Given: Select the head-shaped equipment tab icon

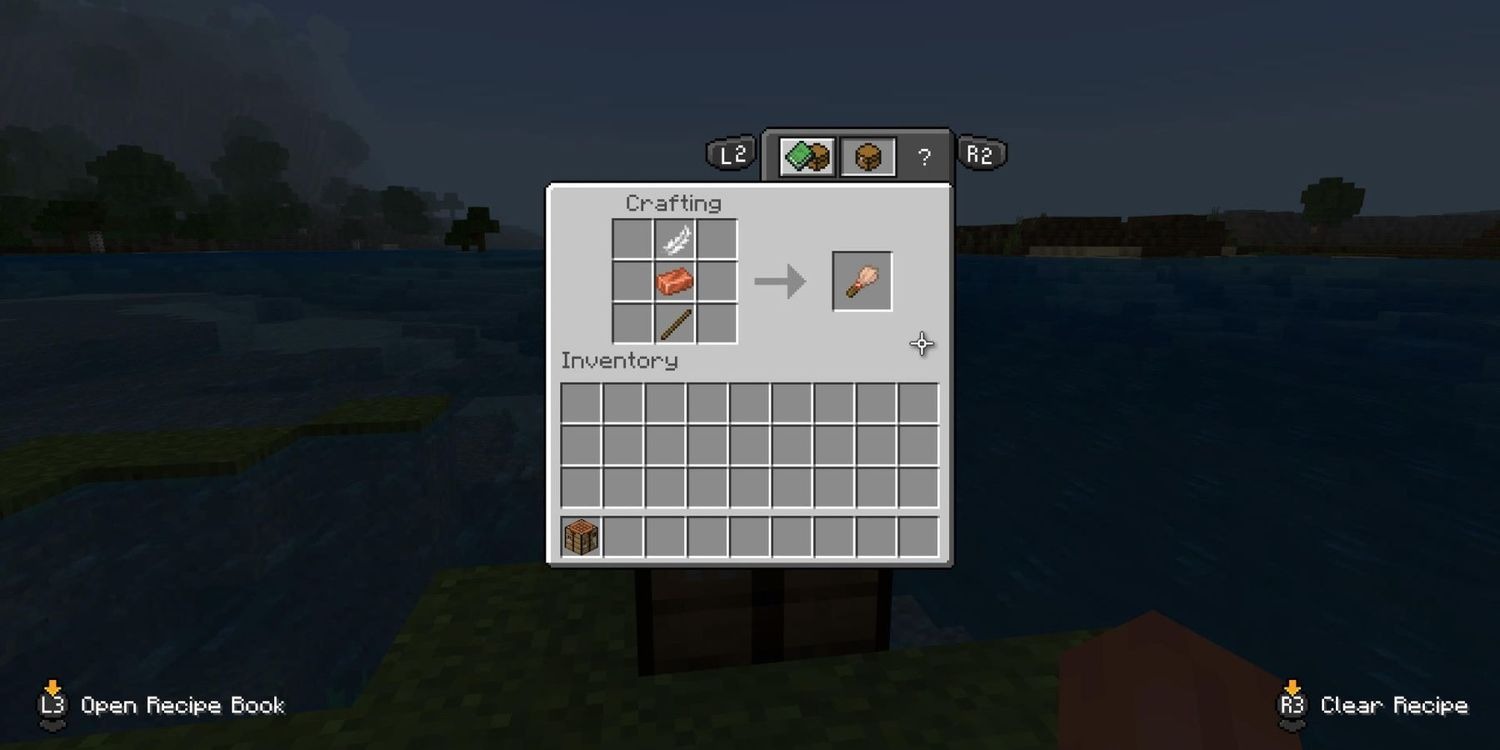Looking at the screenshot, I should (x=866, y=156).
